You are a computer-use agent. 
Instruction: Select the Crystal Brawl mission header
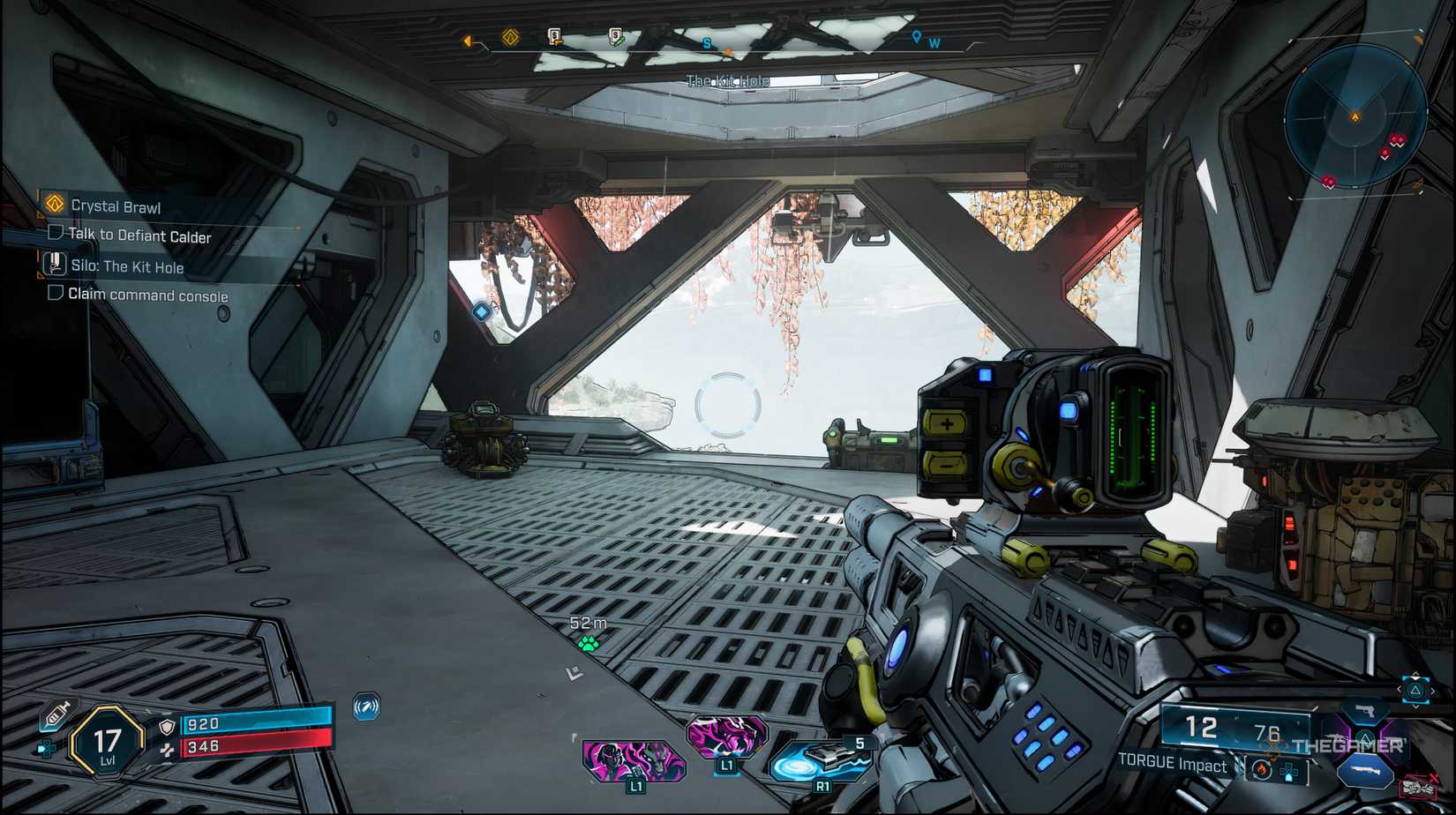tap(115, 206)
